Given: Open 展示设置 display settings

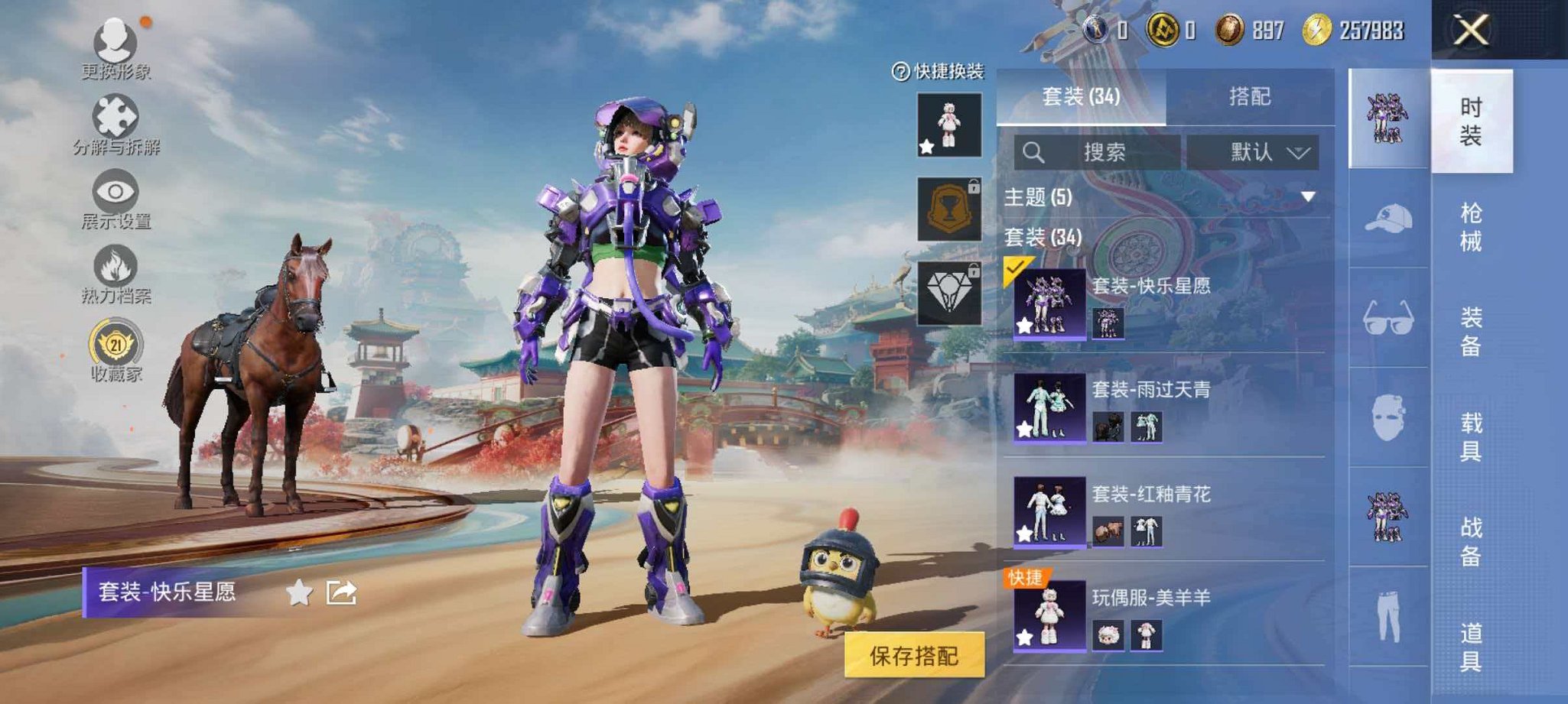Looking at the screenshot, I should click(x=115, y=195).
